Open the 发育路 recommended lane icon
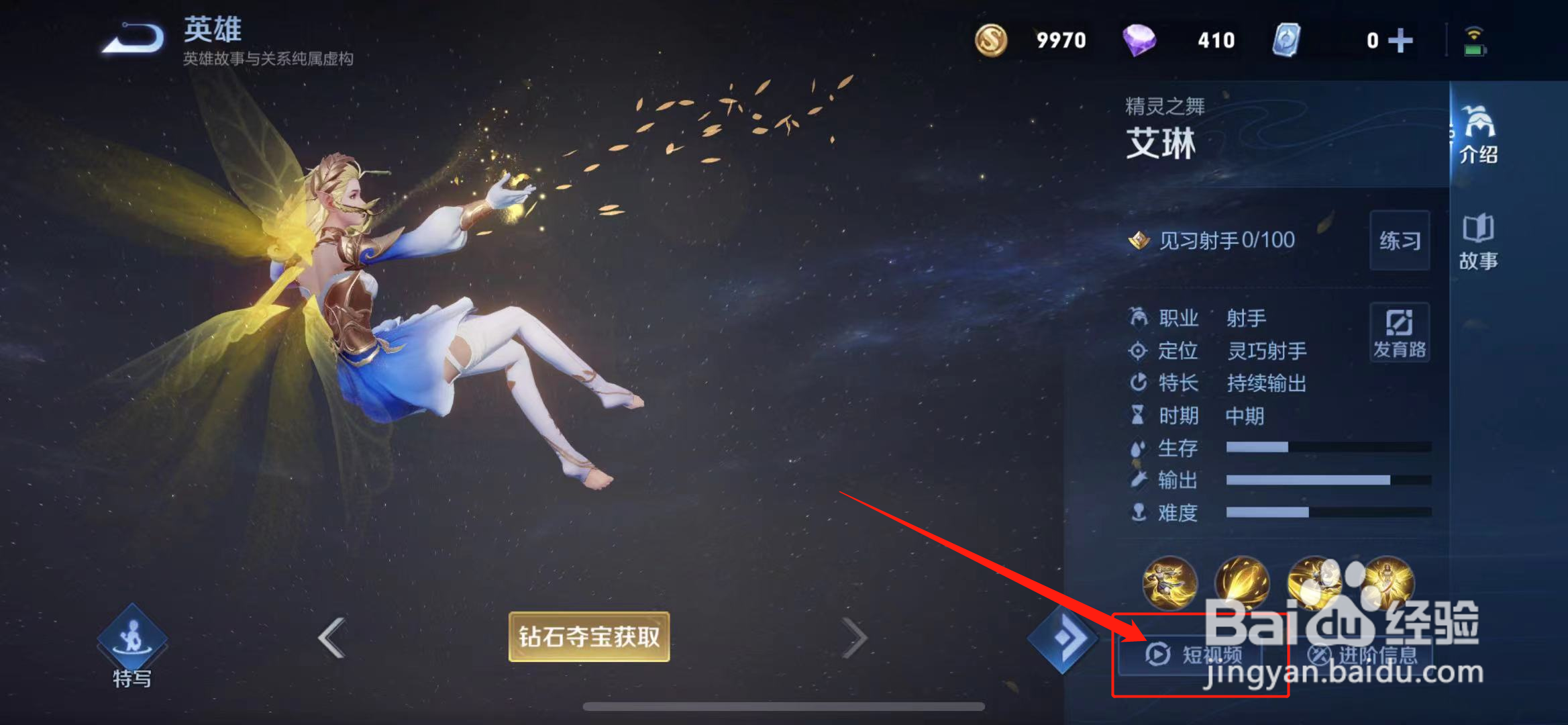The image size is (1568, 725). click(x=1400, y=332)
